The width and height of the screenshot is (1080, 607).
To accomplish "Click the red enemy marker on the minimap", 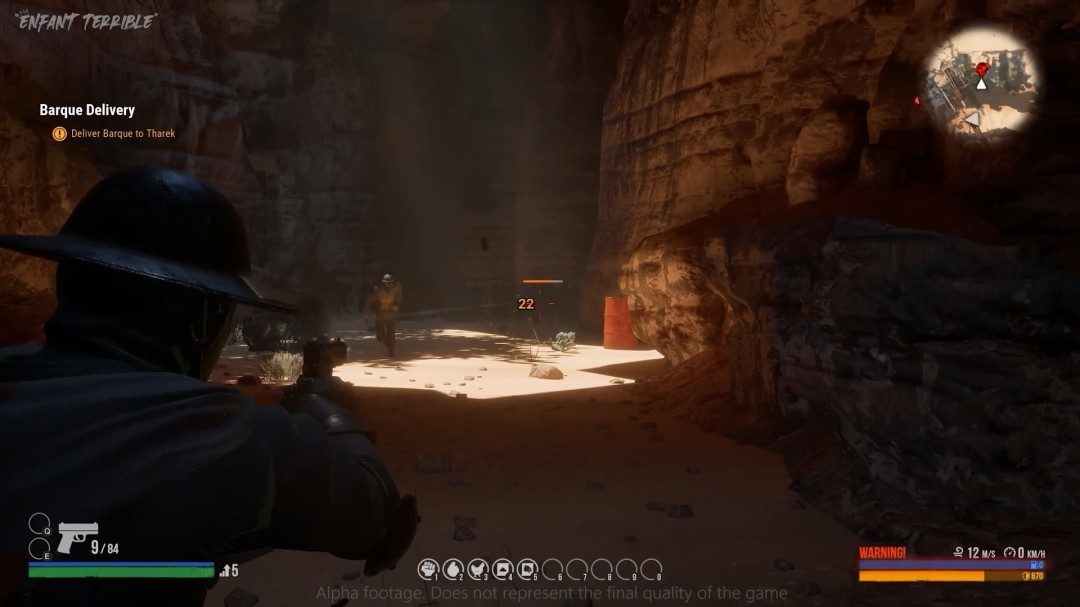I will click(982, 68).
